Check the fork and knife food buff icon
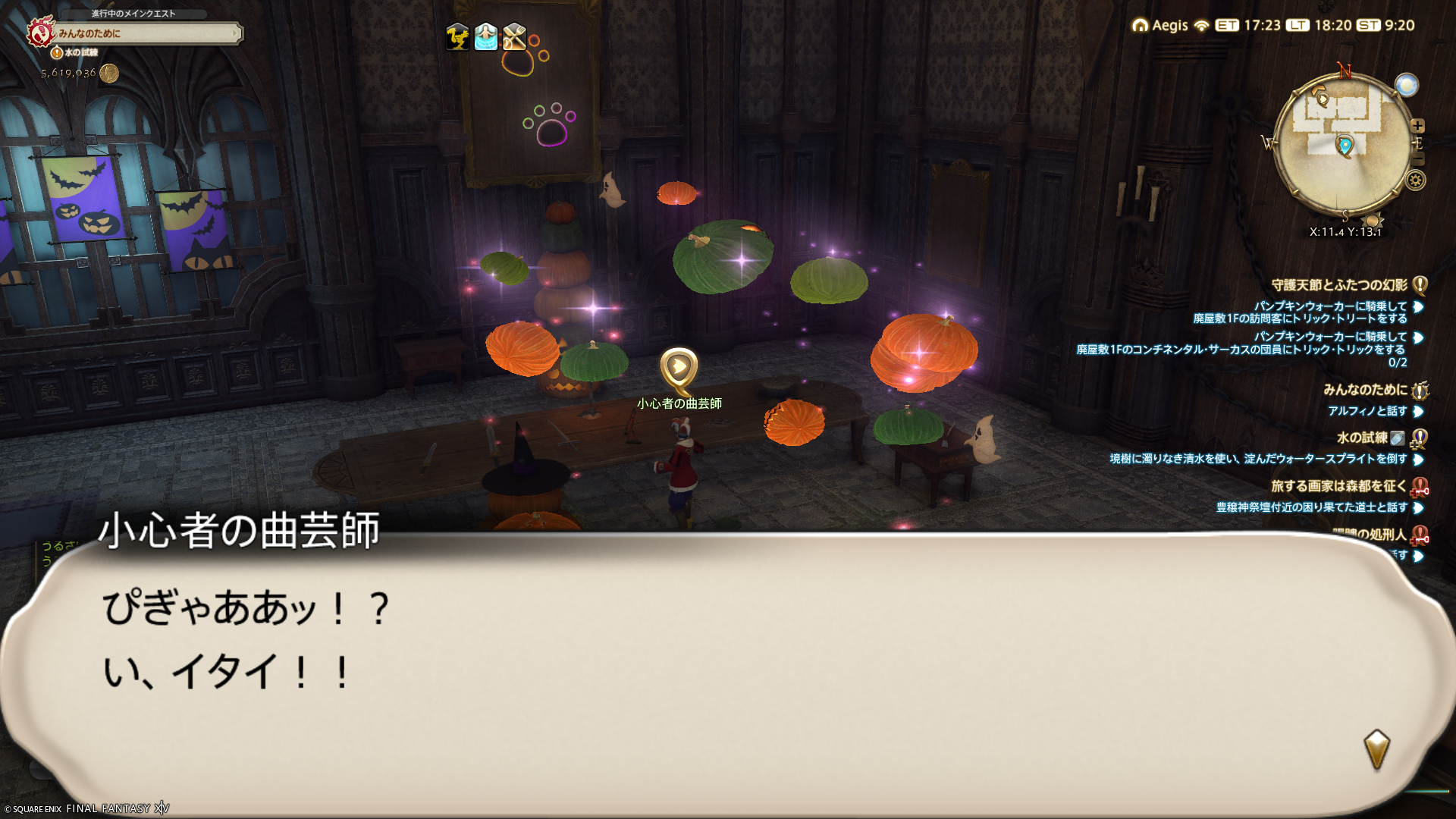 pyautogui.click(x=514, y=36)
